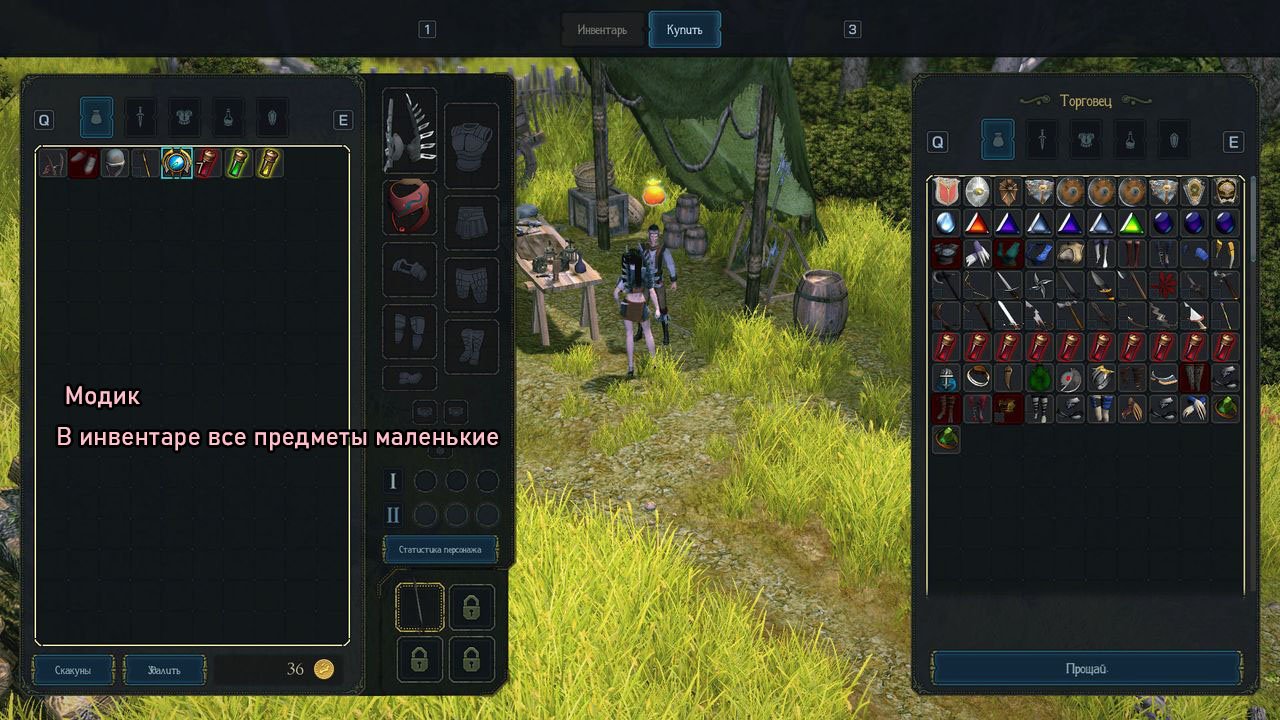The height and width of the screenshot is (720, 1280).
Task: Buy the red and white shield from merchant
Action: coord(946,192)
